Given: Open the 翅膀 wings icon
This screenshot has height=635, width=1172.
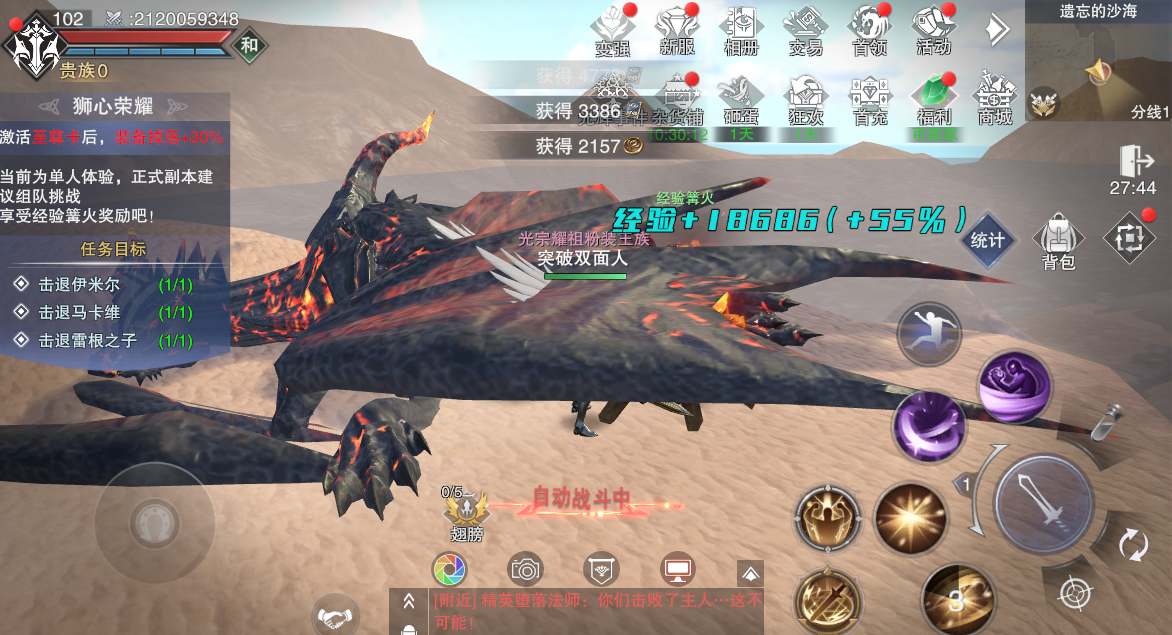Looking at the screenshot, I should (x=466, y=513).
